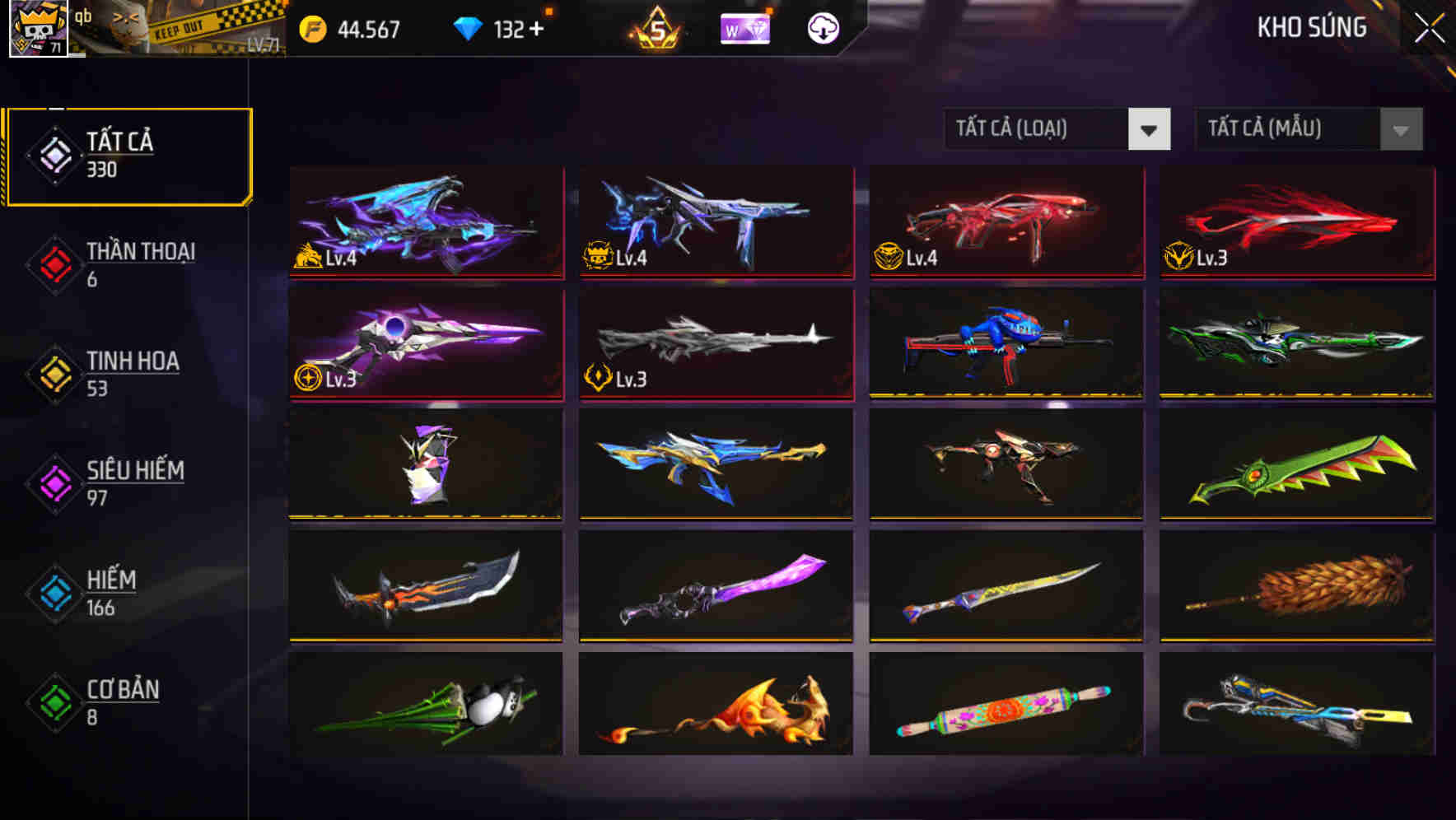Image resolution: width=1456 pixels, height=820 pixels.
Task: Click the purple weapon token card icon
Action: pos(745,30)
